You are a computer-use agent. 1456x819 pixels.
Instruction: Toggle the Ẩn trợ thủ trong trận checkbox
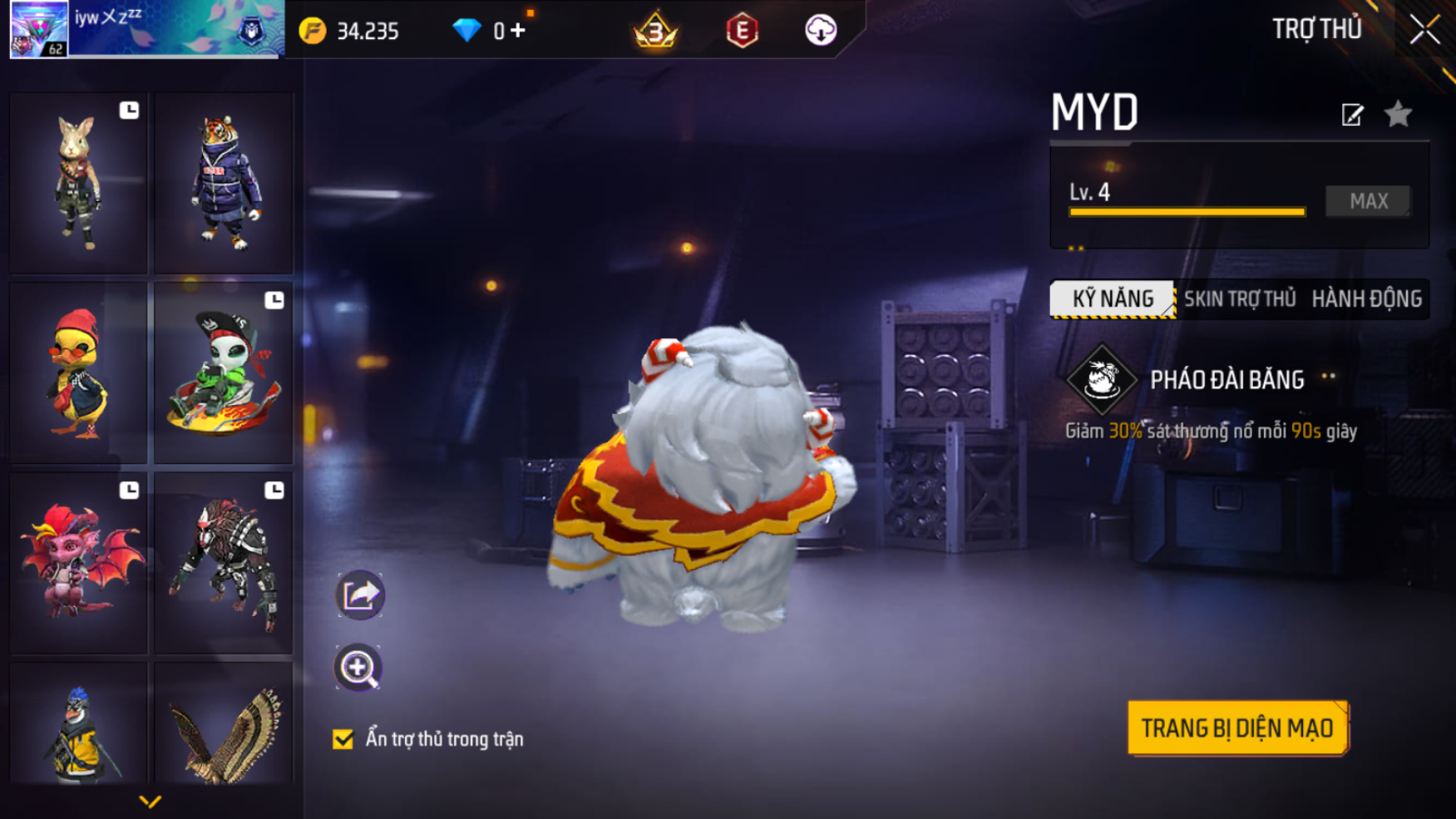[x=343, y=739]
